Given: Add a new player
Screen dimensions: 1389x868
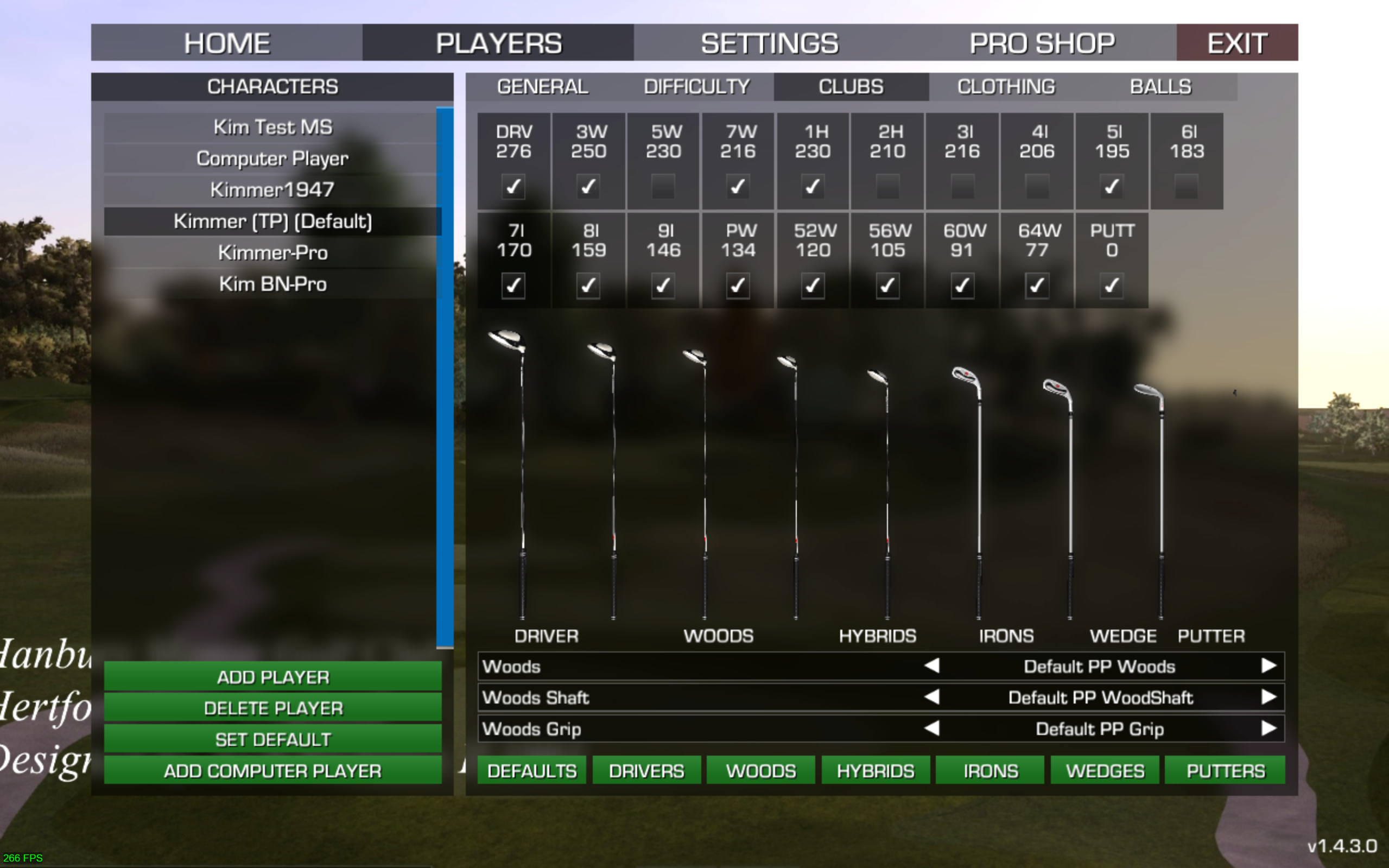Looking at the screenshot, I should point(272,677).
